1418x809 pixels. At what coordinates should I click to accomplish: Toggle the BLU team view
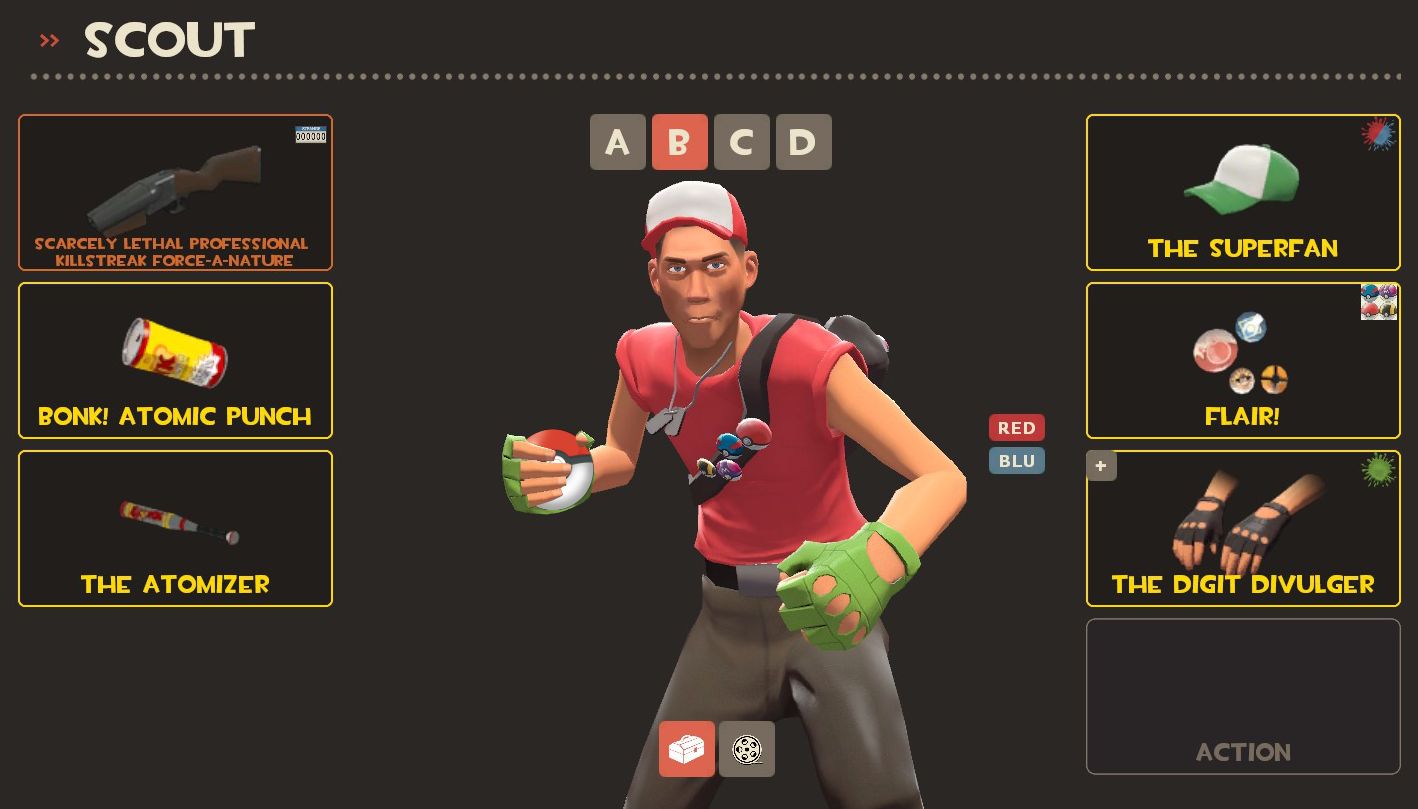pyautogui.click(x=1016, y=460)
